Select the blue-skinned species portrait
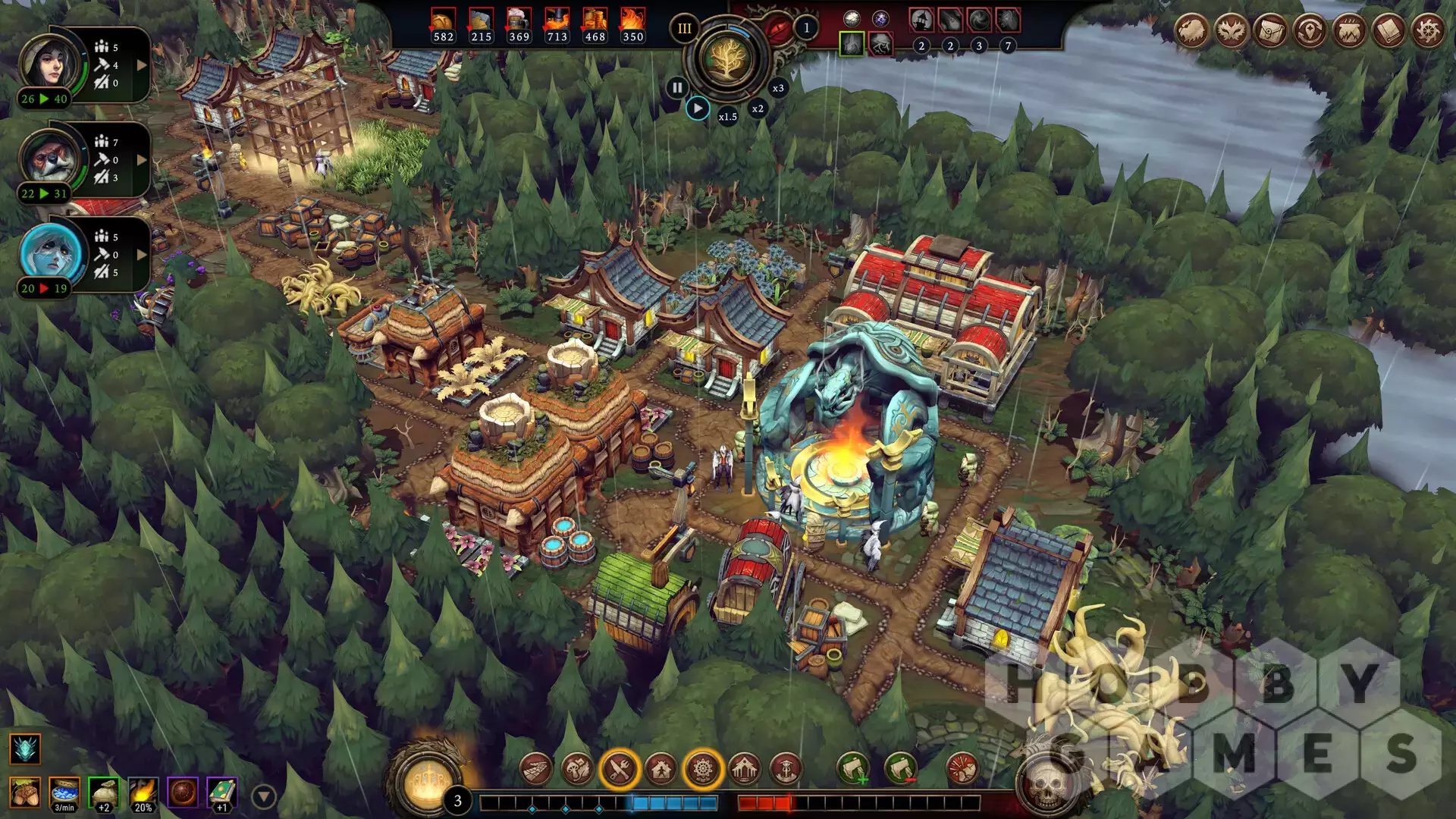The height and width of the screenshot is (819, 1456). click(x=51, y=252)
